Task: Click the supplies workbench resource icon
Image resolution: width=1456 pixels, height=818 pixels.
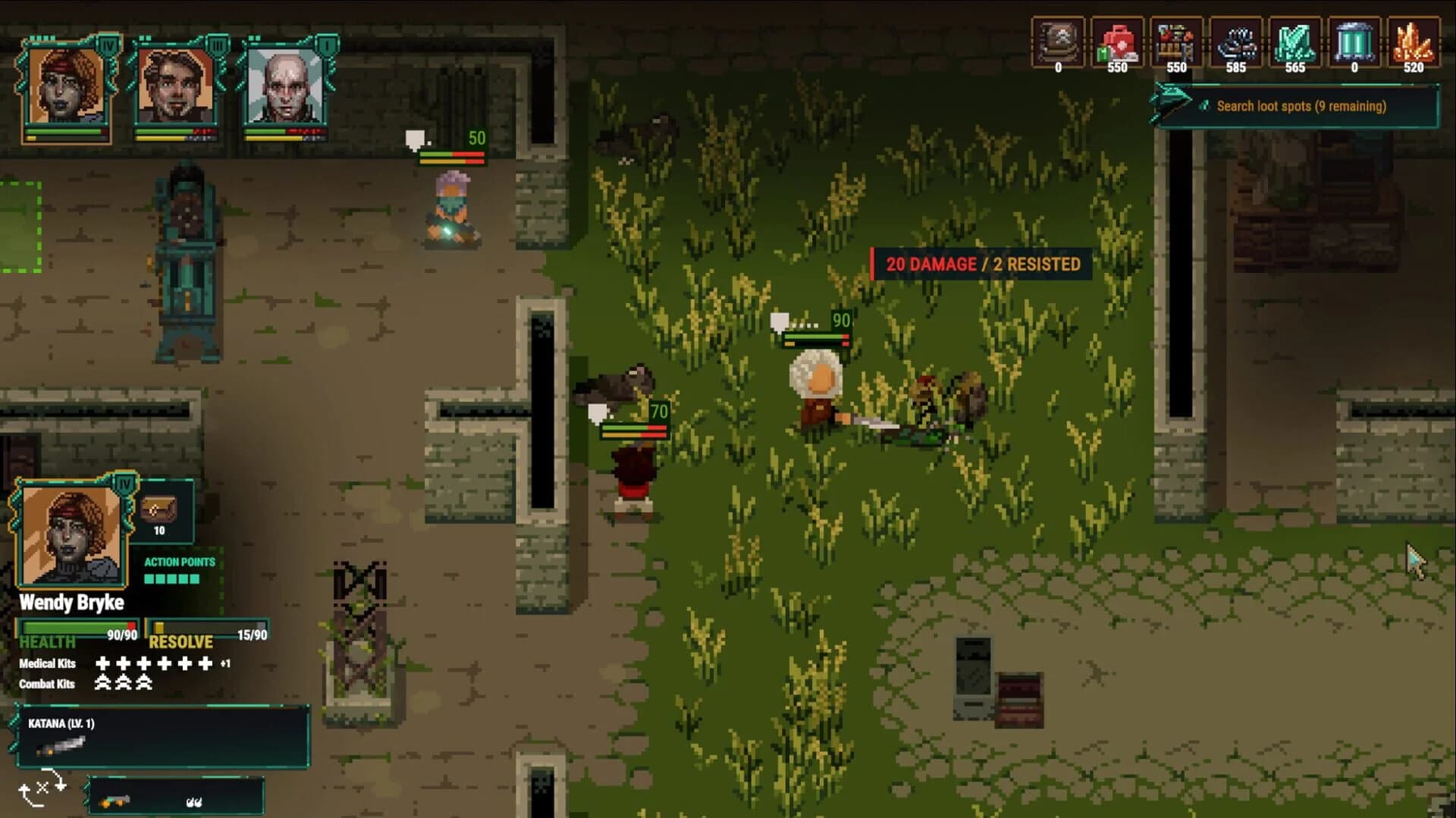Action: [1175, 42]
